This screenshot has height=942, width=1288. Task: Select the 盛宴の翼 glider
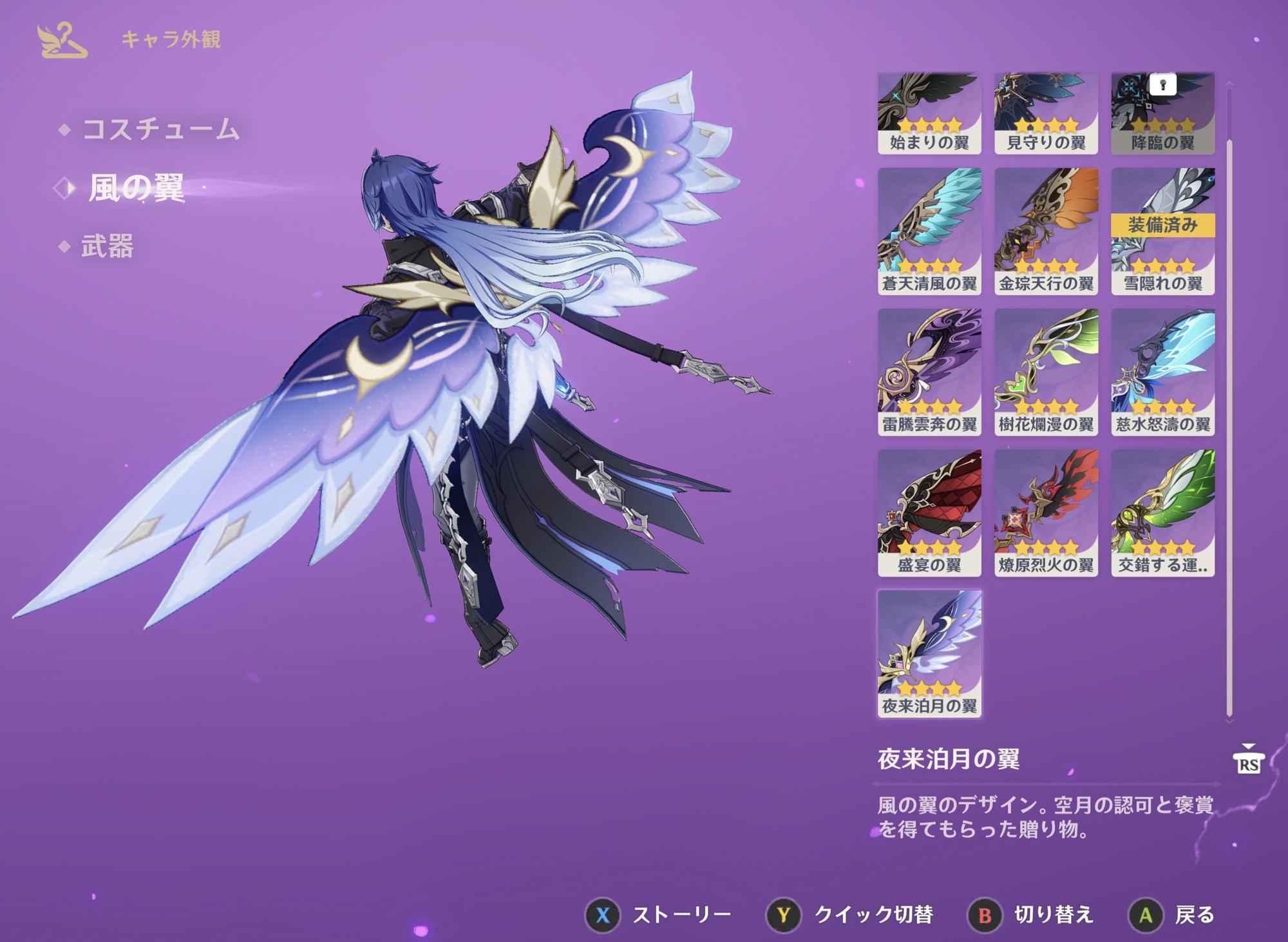[929, 512]
